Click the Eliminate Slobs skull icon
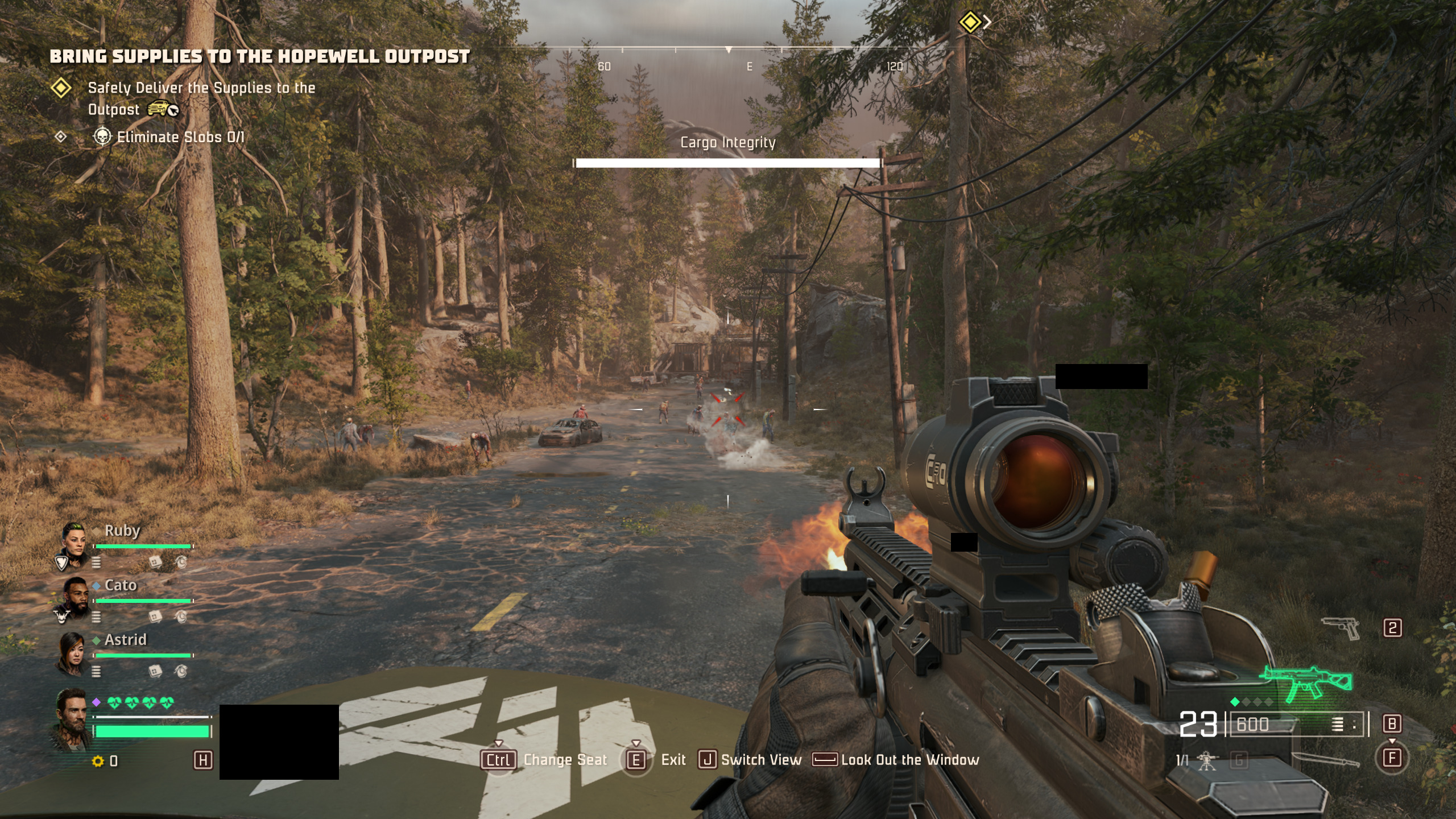This screenshot has width=1456, height=819. coord(102,136)
